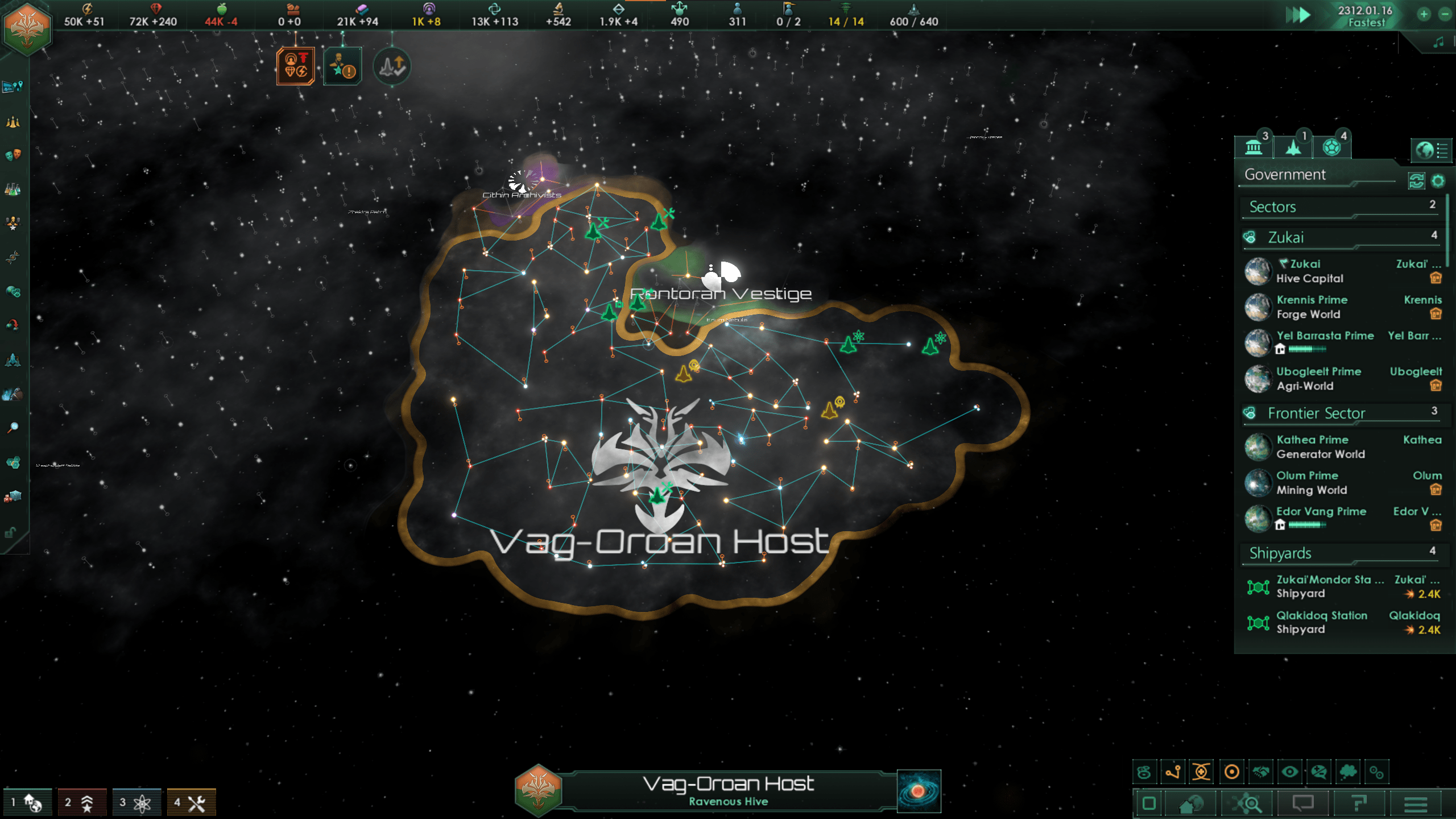Image resolution: width=1456 pixels, height=819 pixels.
Task: Toggle game speed with the fast-forward arrows
Action: (1297, 15)
